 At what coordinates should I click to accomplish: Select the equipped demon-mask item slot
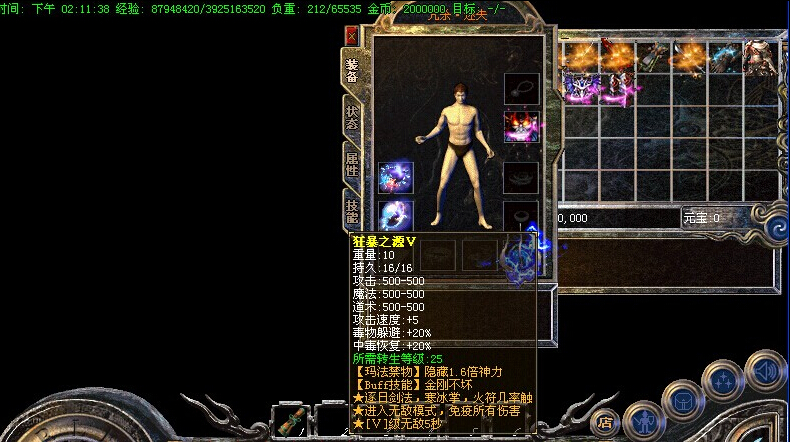tap(521, 127)
